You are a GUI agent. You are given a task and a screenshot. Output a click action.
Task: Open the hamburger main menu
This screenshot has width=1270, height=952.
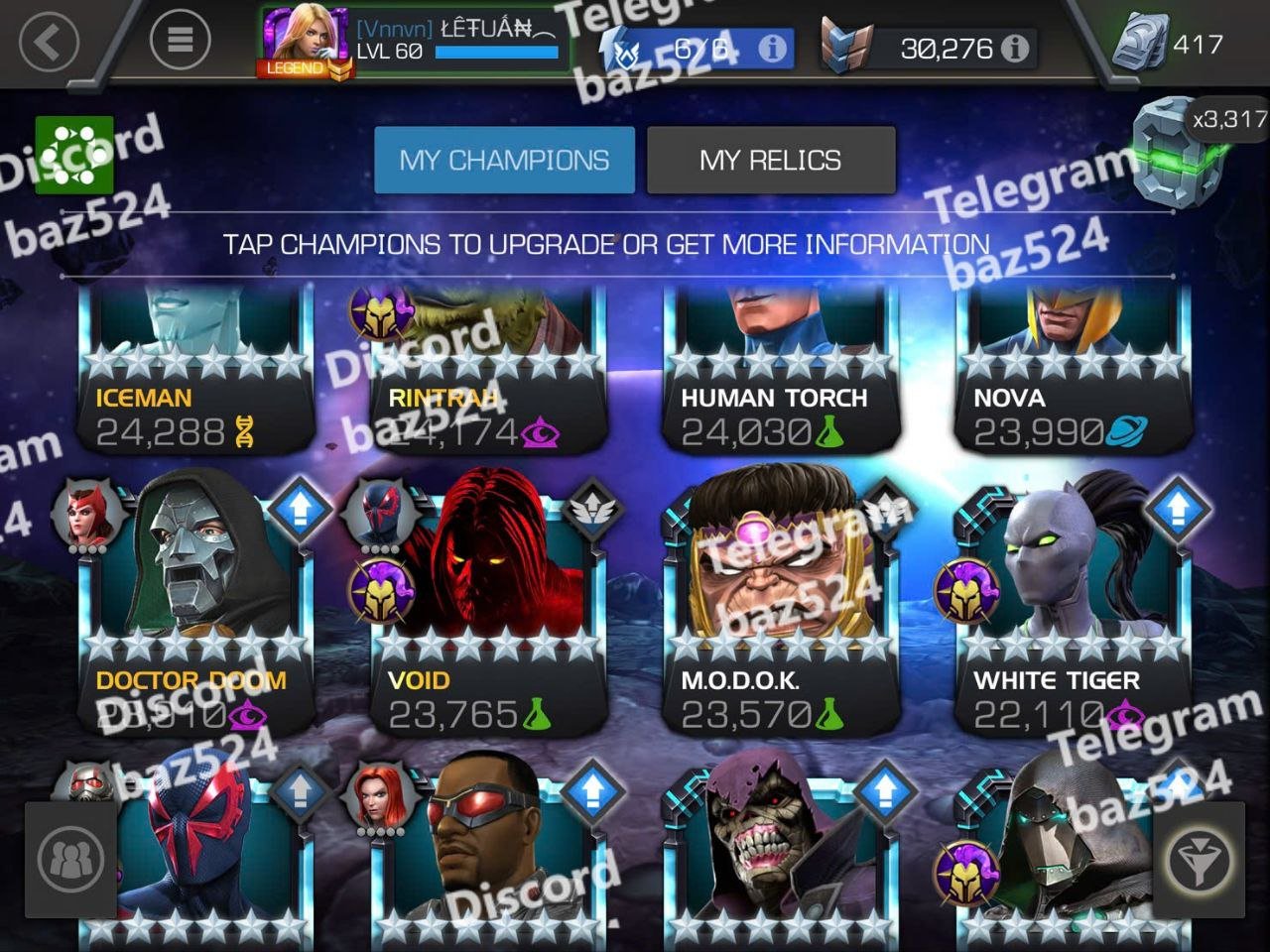(180, 40)
